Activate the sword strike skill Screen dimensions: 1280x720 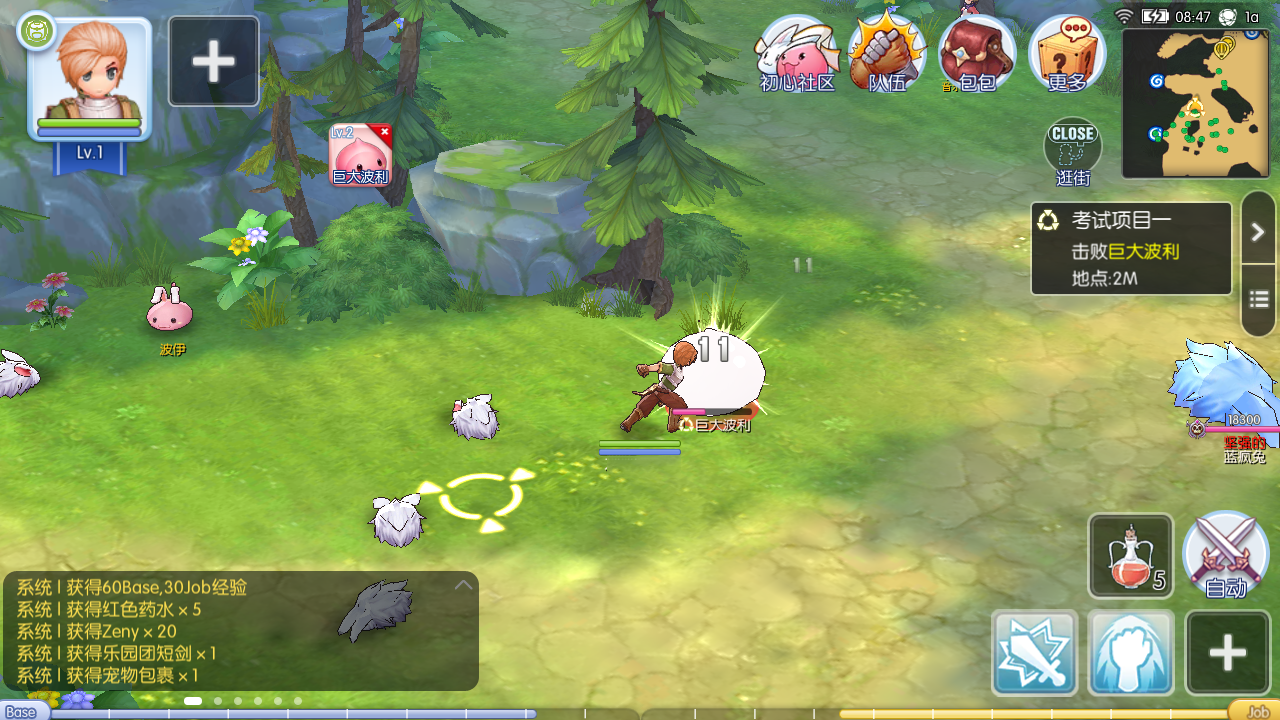1035,652
